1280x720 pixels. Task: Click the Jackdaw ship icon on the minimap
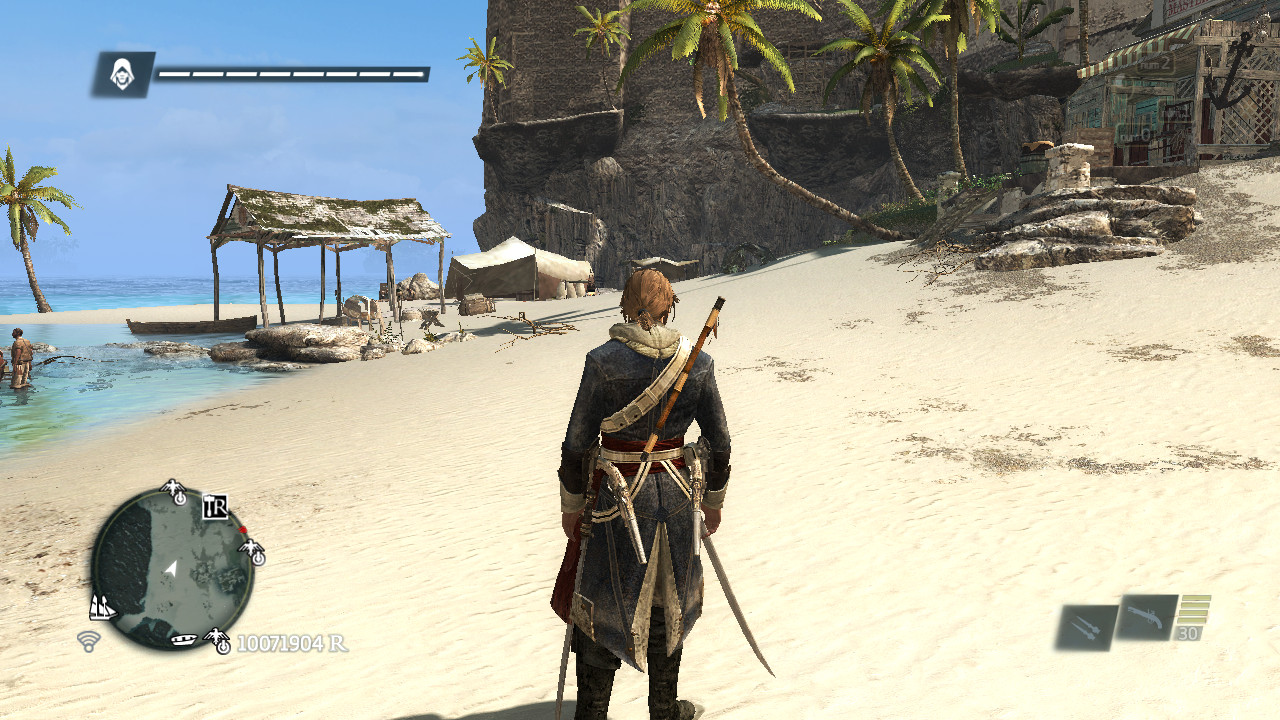pos(103,607)
